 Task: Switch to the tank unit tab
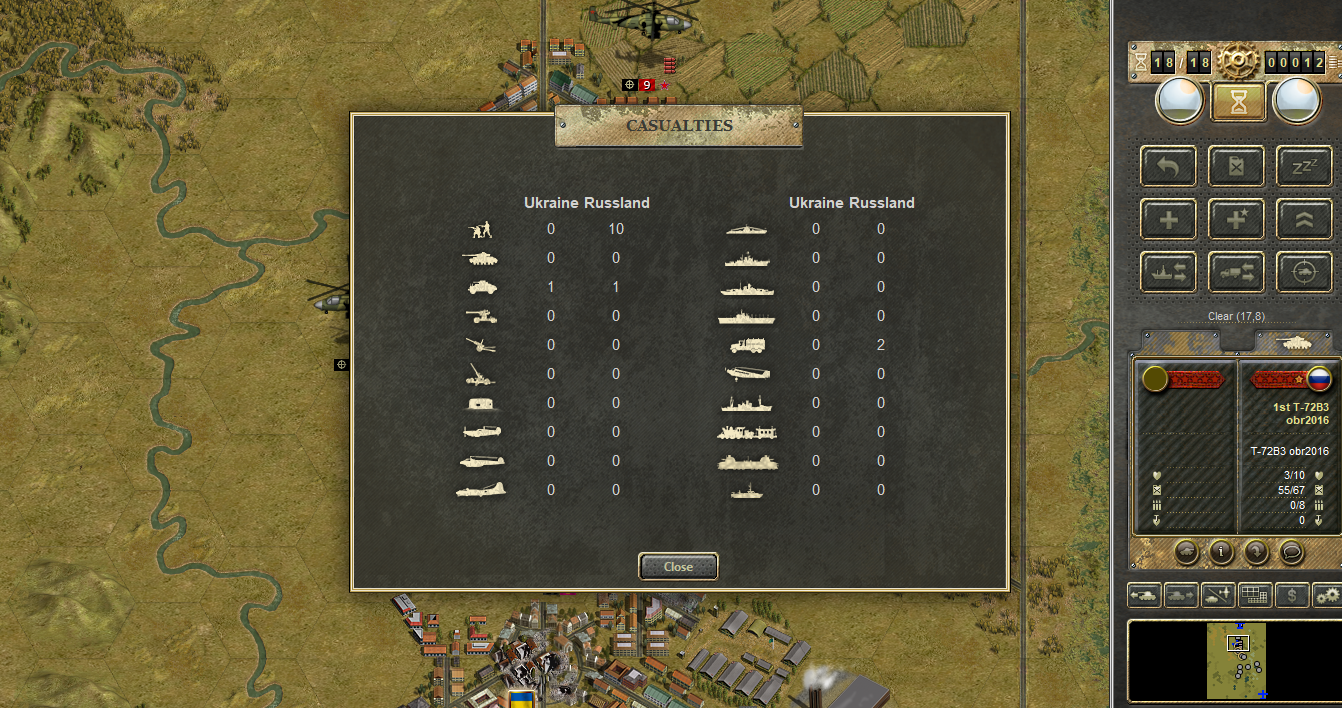click(x=1295, y=341)
